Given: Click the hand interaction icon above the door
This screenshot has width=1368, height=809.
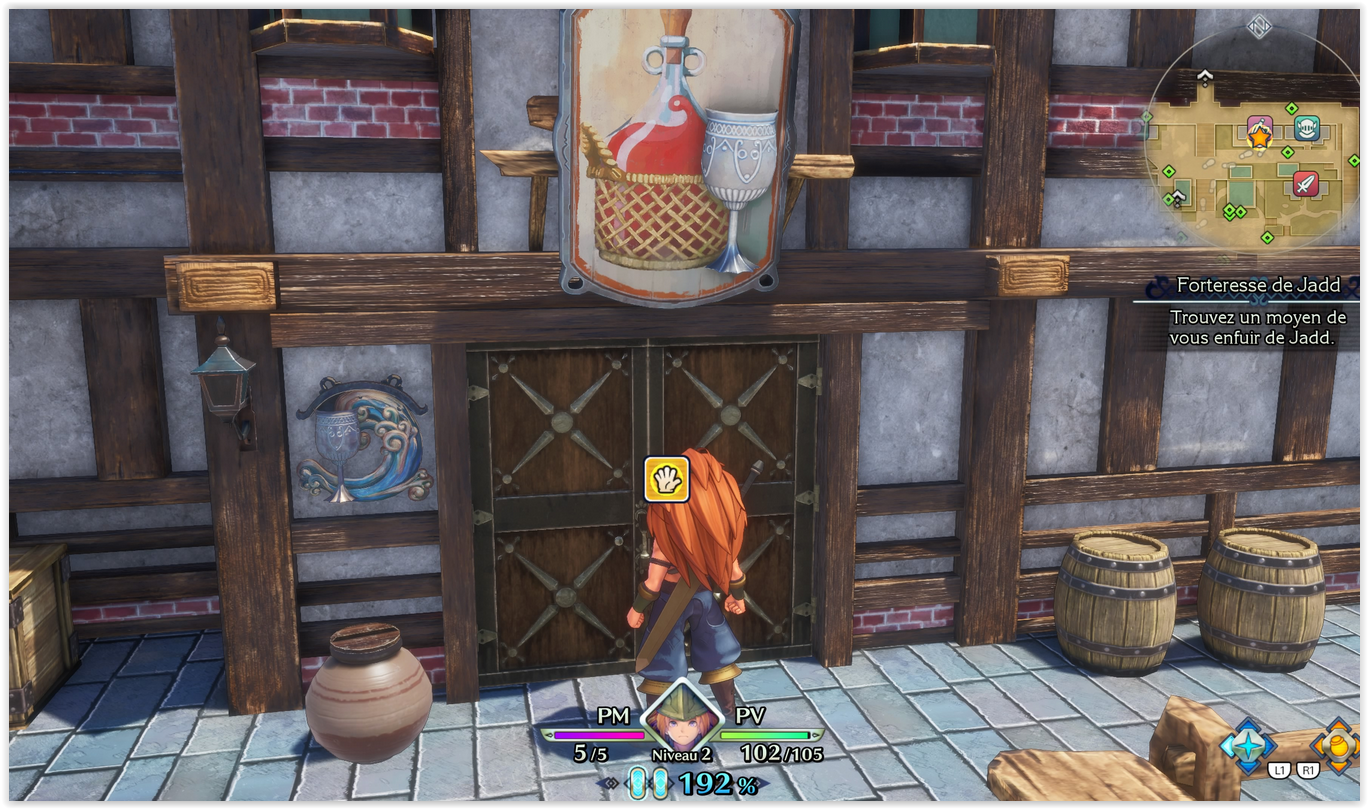Looking at the screenshot, I should tap(666, 478).
